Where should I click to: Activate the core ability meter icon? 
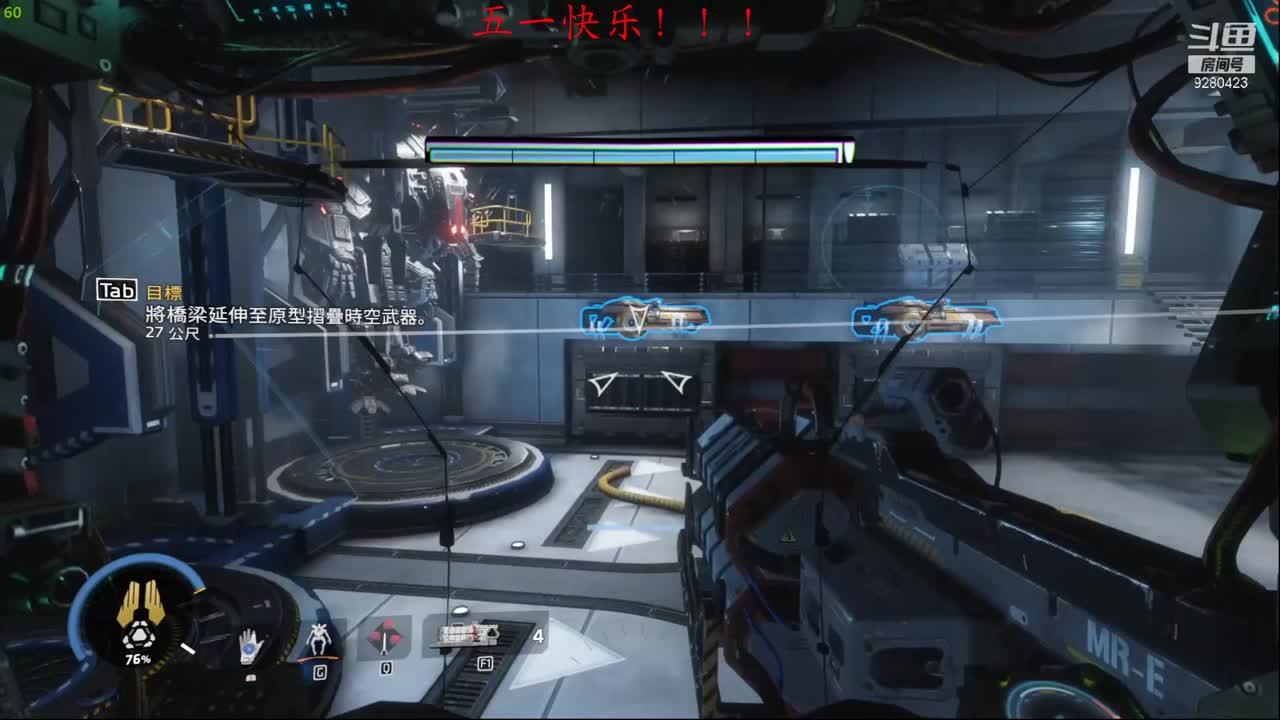[x=136, y=618]
